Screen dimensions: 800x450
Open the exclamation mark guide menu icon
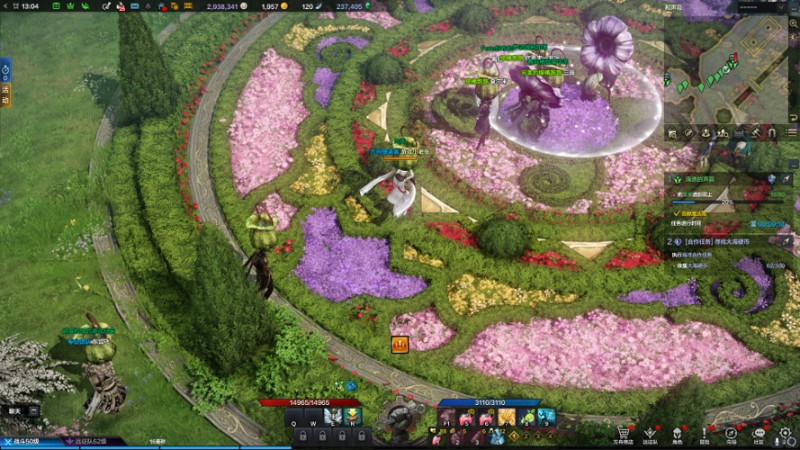coord(704,432)
